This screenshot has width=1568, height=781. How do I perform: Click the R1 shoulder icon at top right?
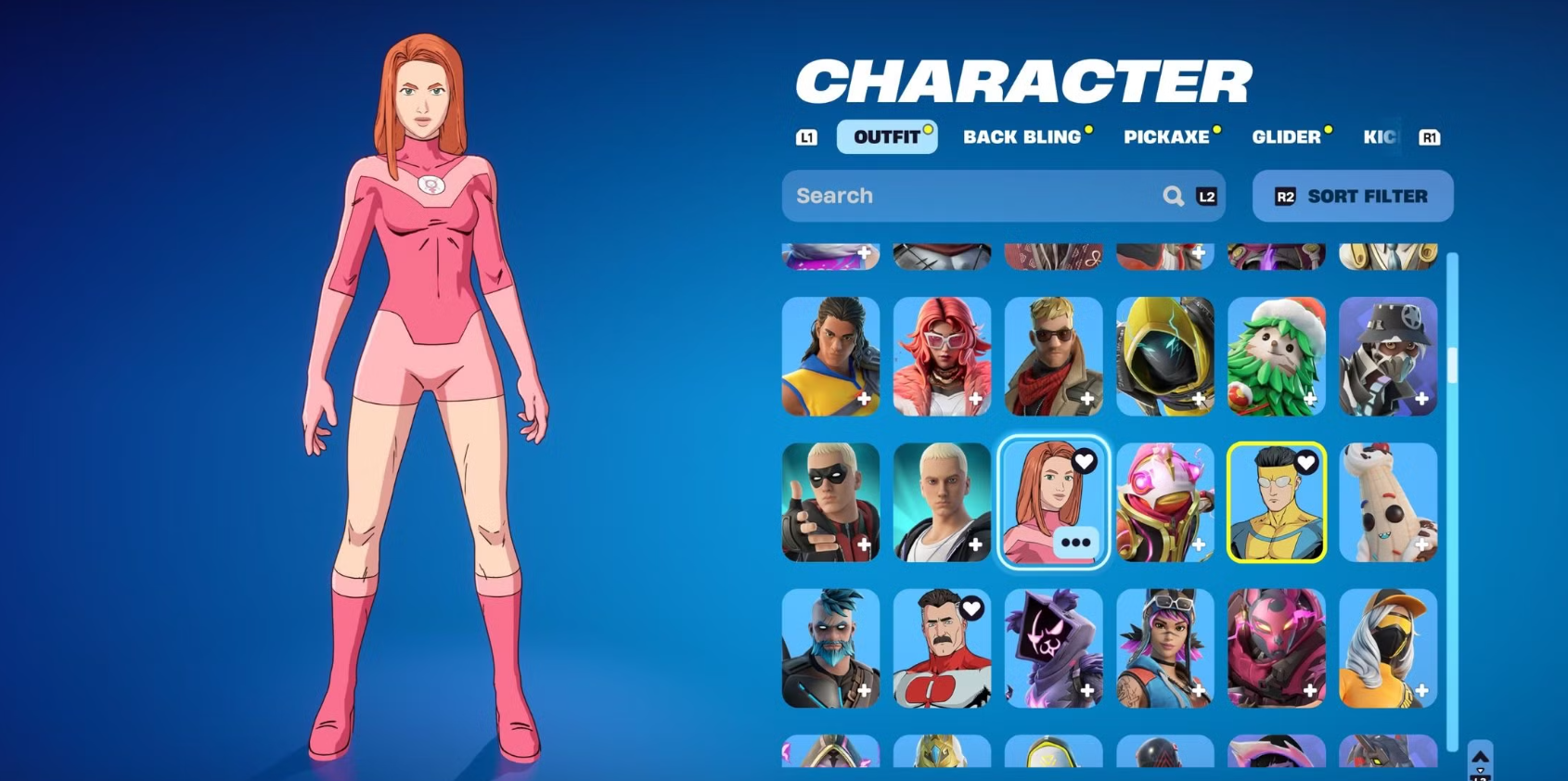pyautogui.click(x=1429, y=137)
